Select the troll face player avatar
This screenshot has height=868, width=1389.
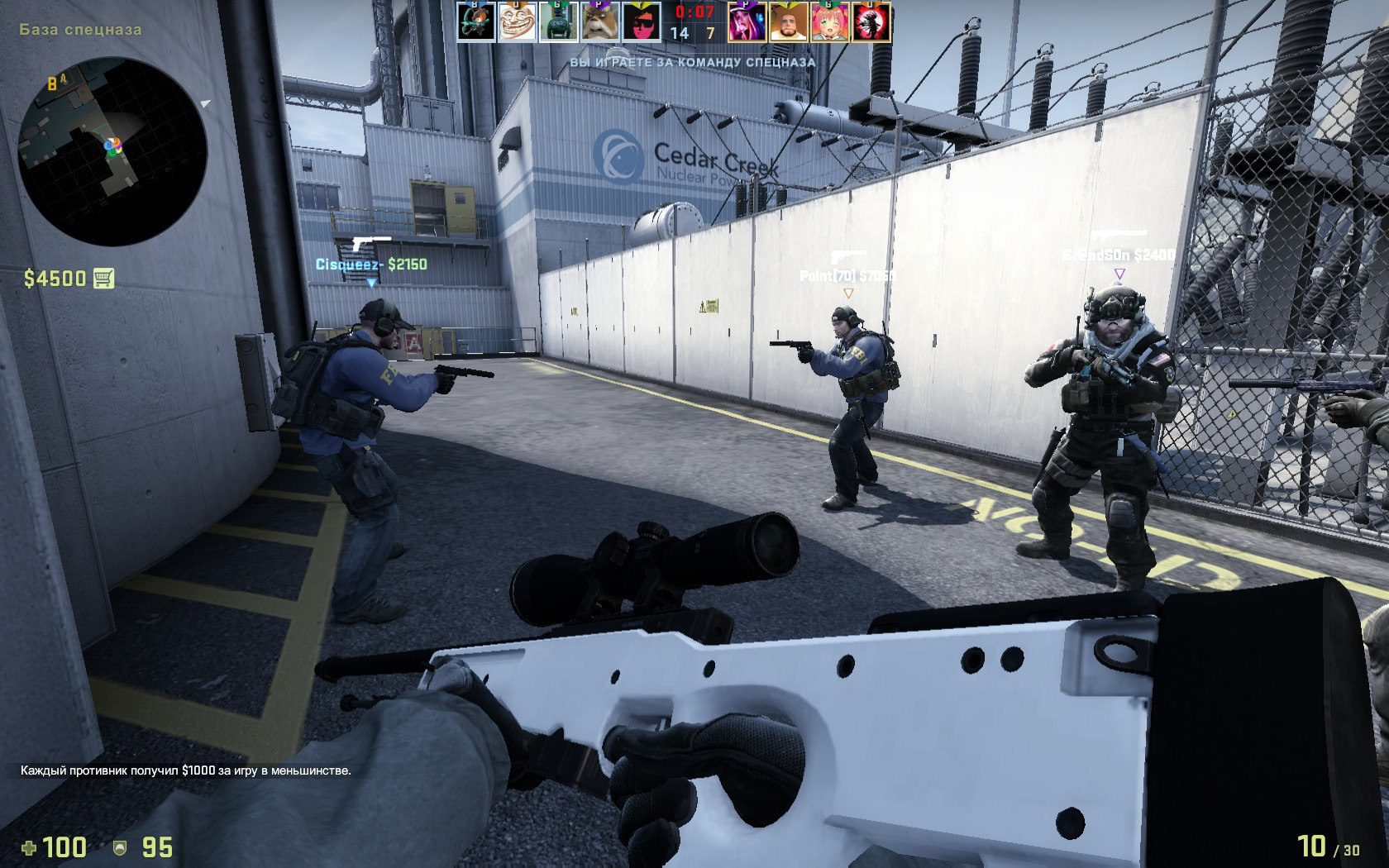517,21
